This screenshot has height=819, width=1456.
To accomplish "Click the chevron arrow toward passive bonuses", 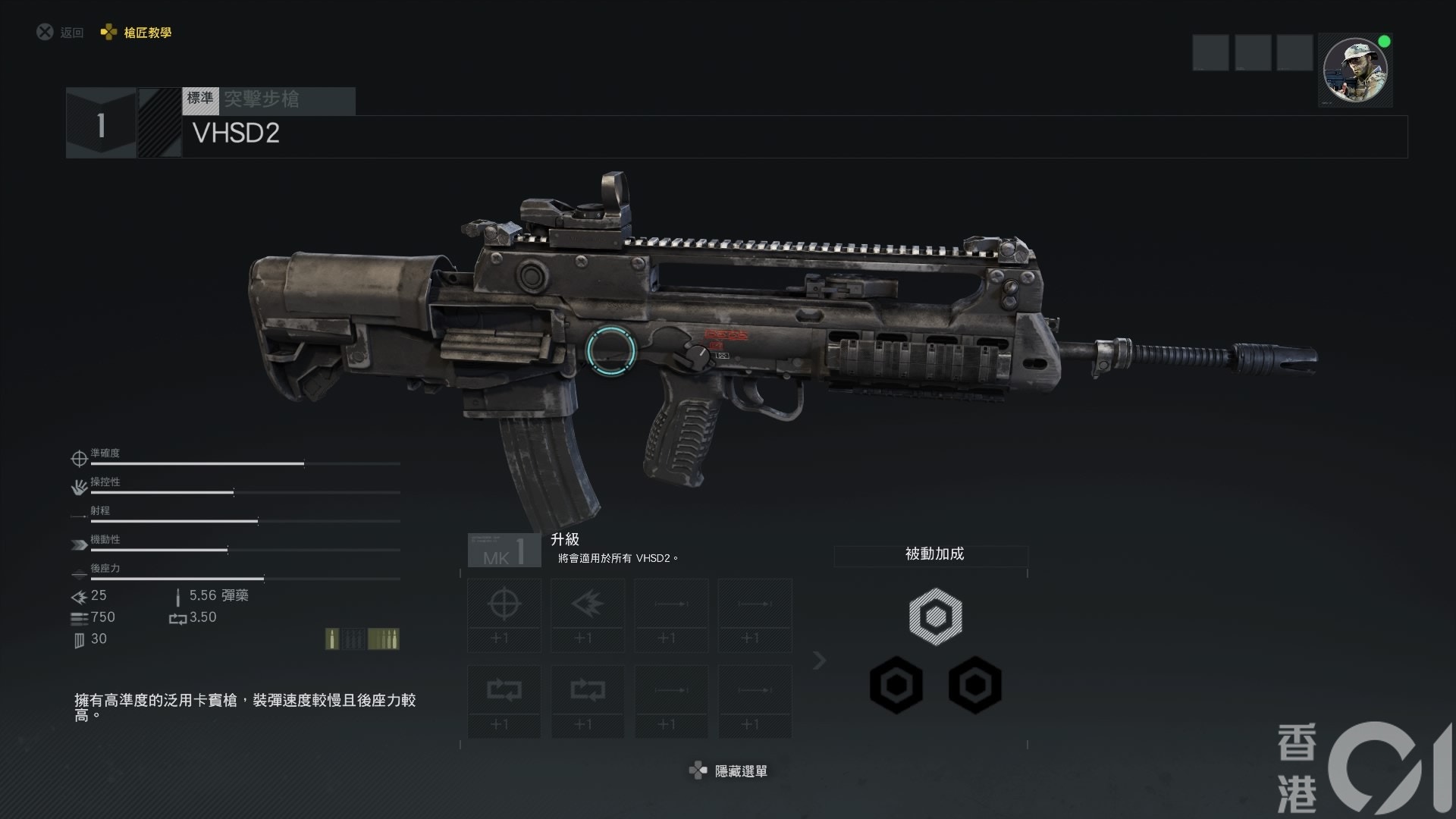I will (x=819, y=661).
